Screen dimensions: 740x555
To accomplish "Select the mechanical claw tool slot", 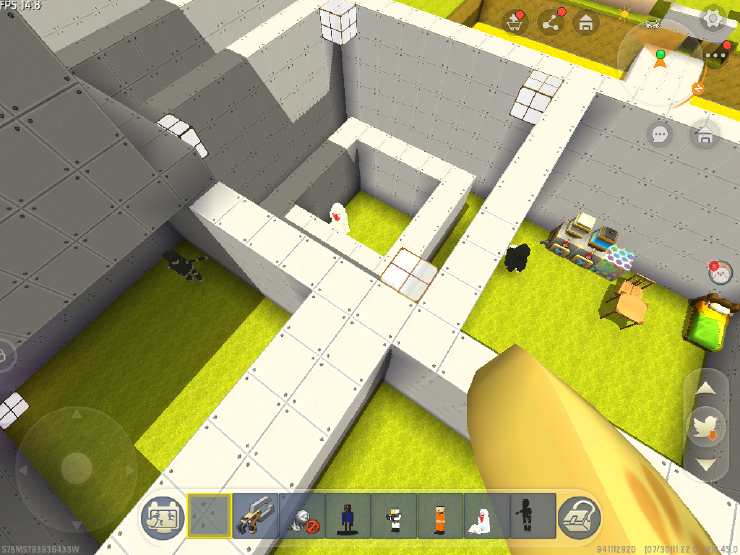I will click(256, 516).
